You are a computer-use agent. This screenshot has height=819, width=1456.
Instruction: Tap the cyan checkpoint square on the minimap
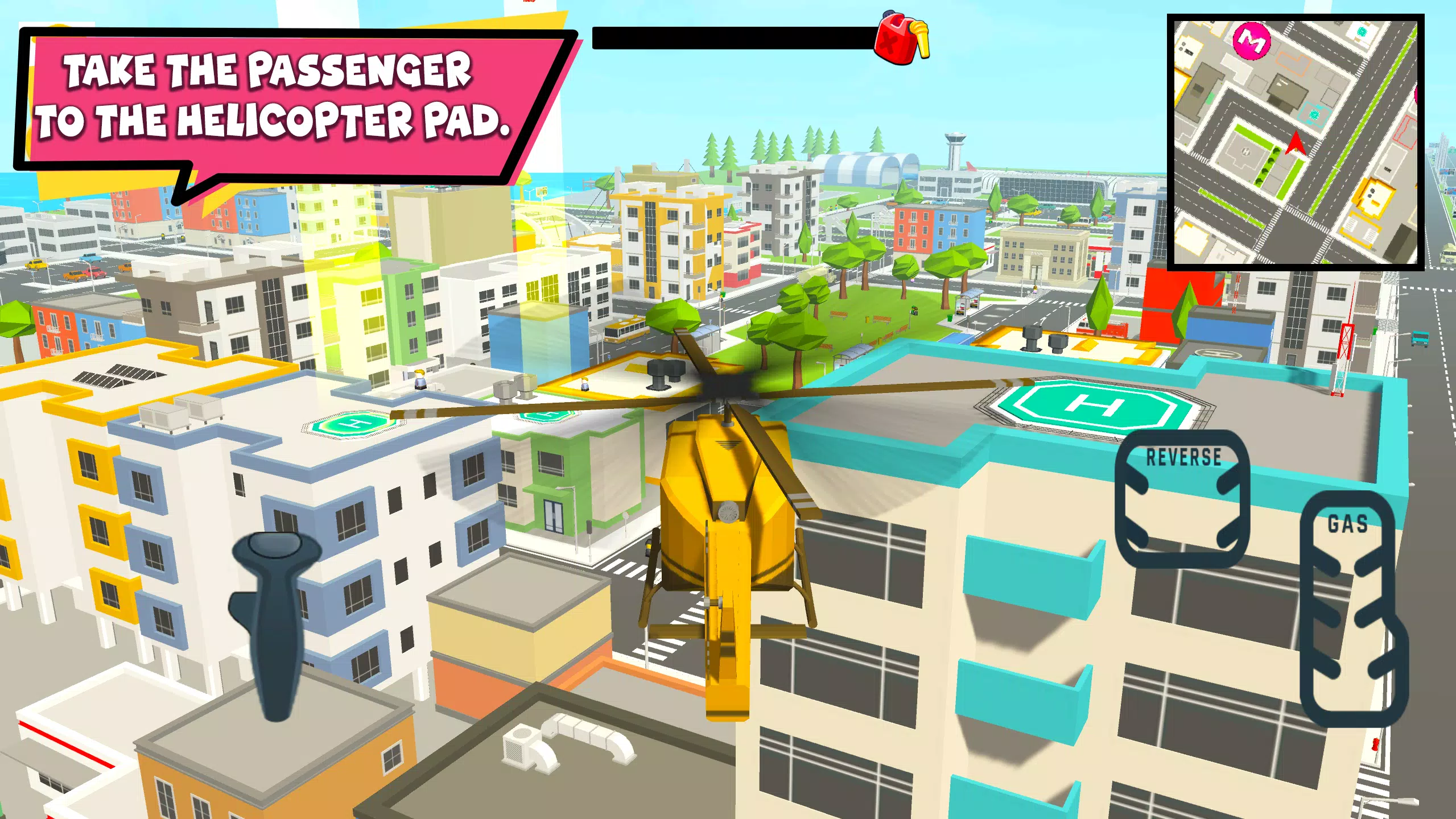pos(1315,114)
